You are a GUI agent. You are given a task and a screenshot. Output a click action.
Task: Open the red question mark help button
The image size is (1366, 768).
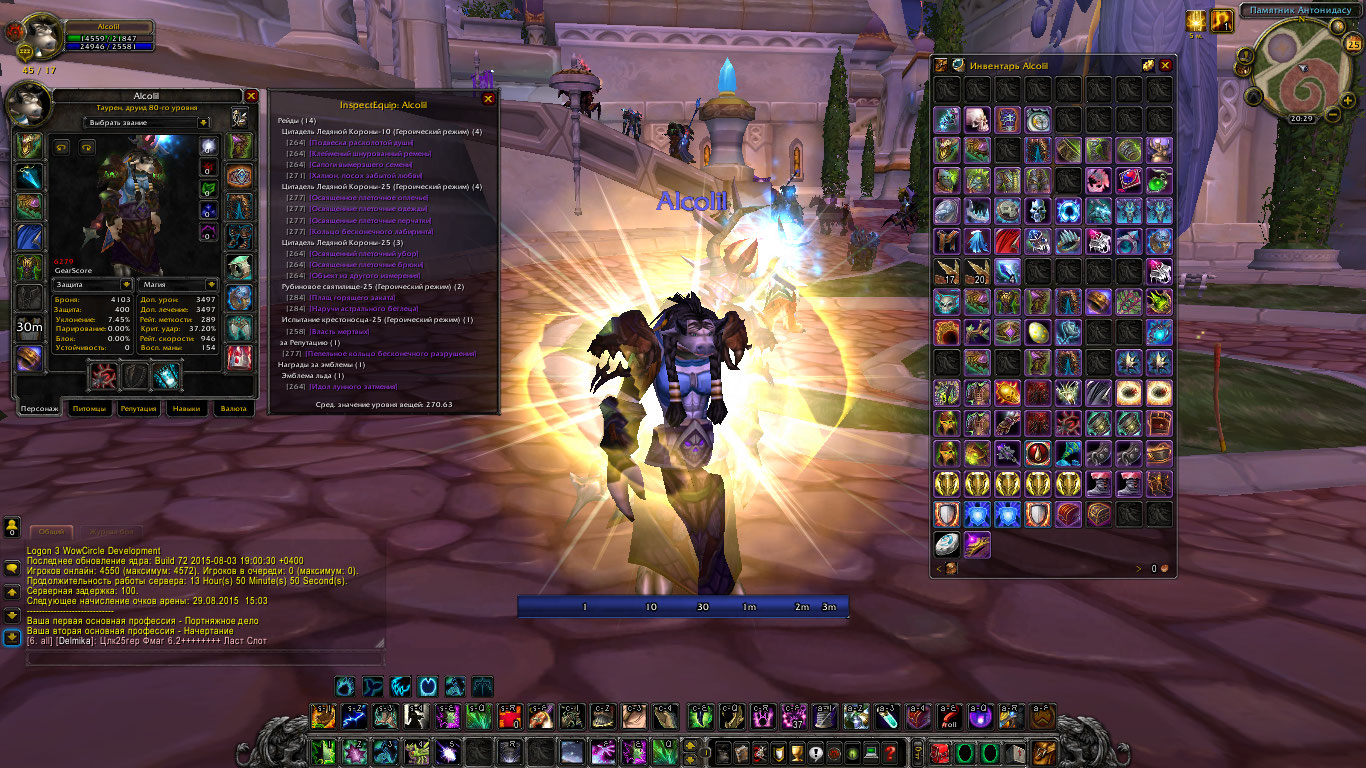(x=890, y=752)
